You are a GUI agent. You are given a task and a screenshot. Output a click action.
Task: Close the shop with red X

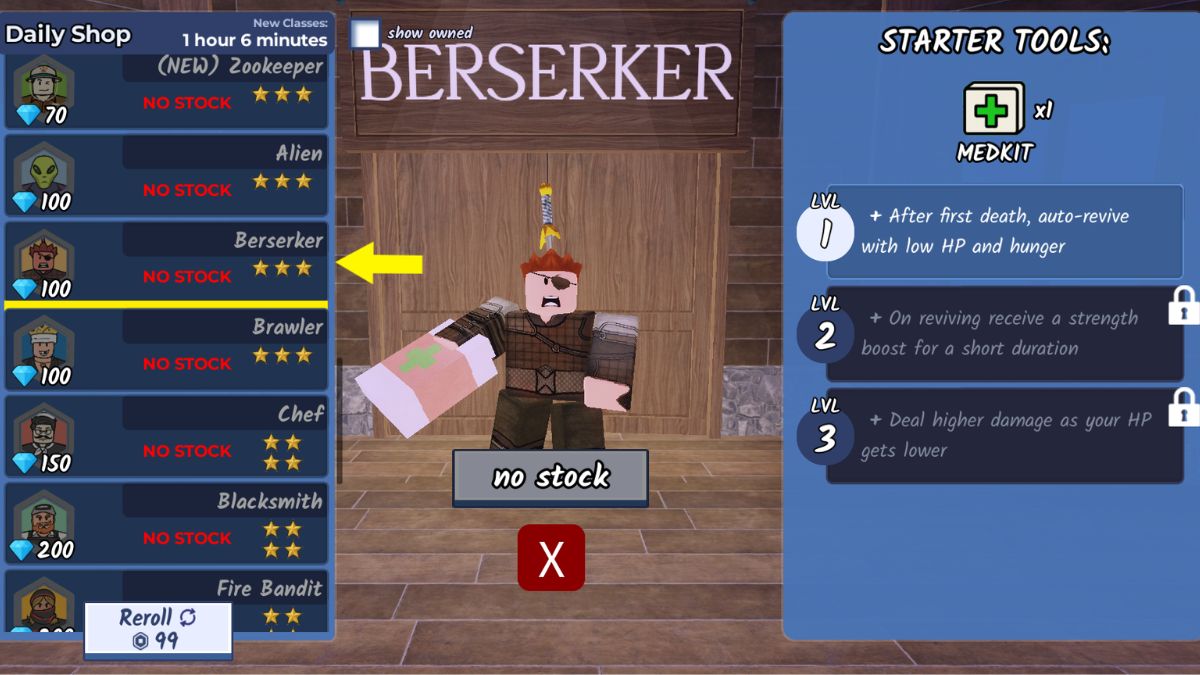tap(551, 557)
